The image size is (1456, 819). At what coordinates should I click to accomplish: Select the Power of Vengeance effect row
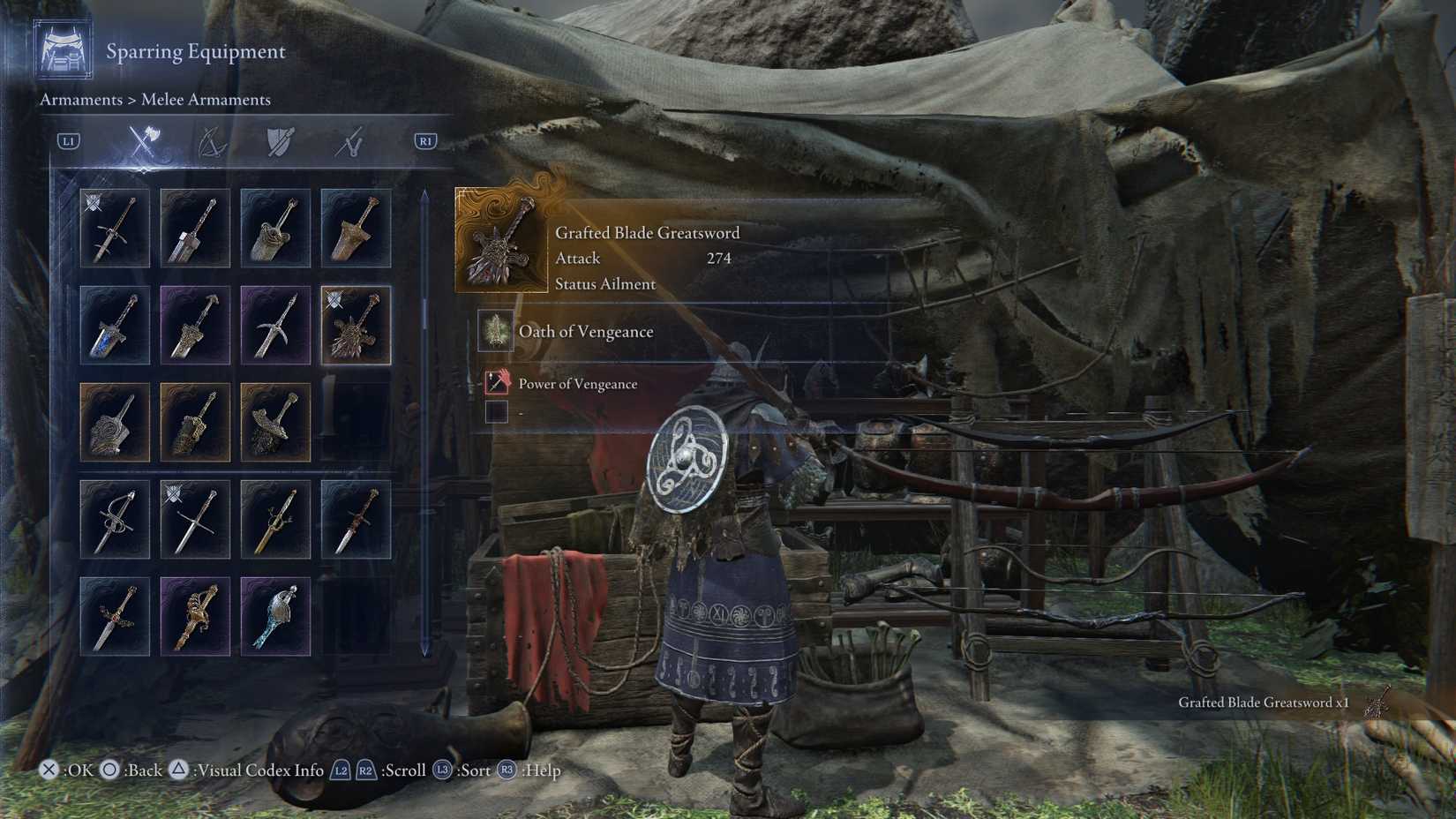[577, 384]
